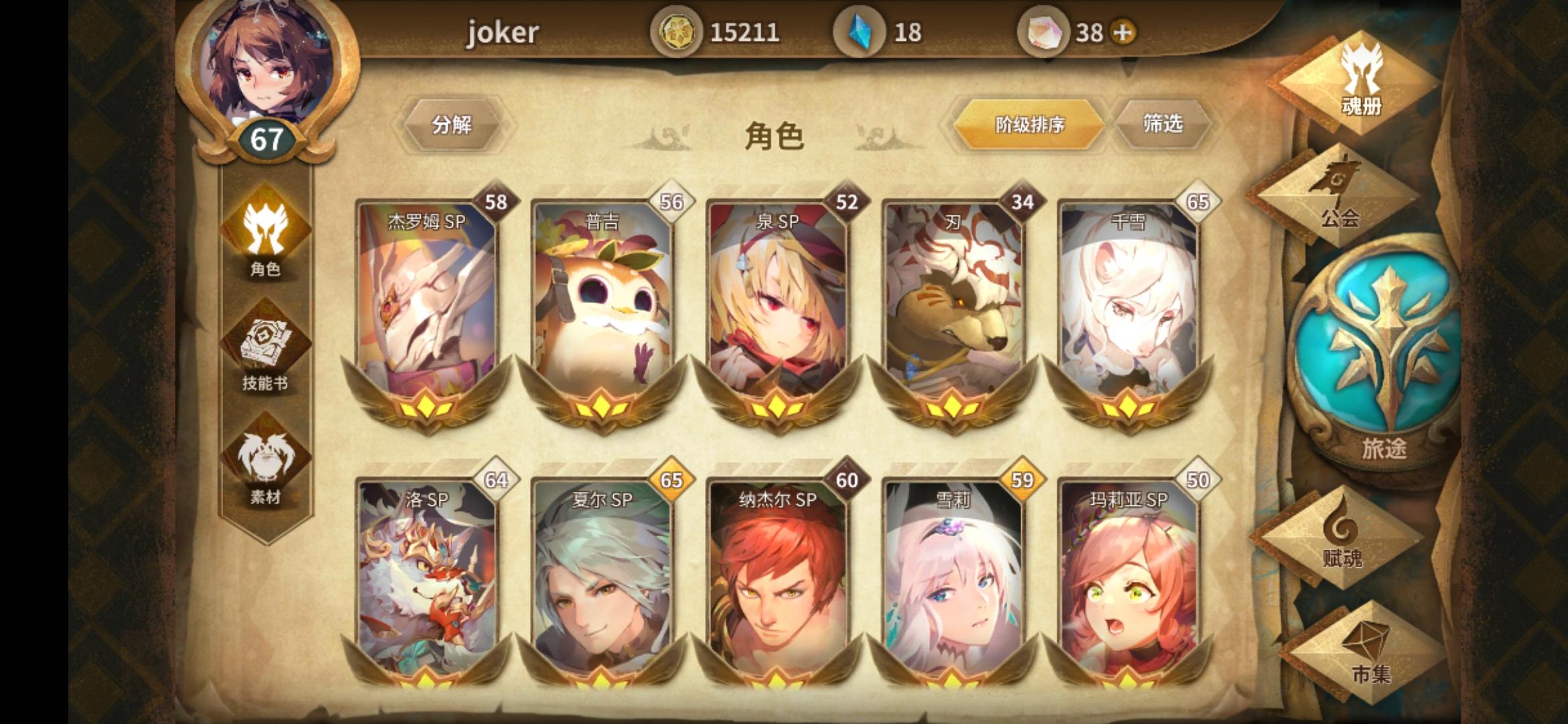
Task: Click the level 67 badge
Action: 265,138
